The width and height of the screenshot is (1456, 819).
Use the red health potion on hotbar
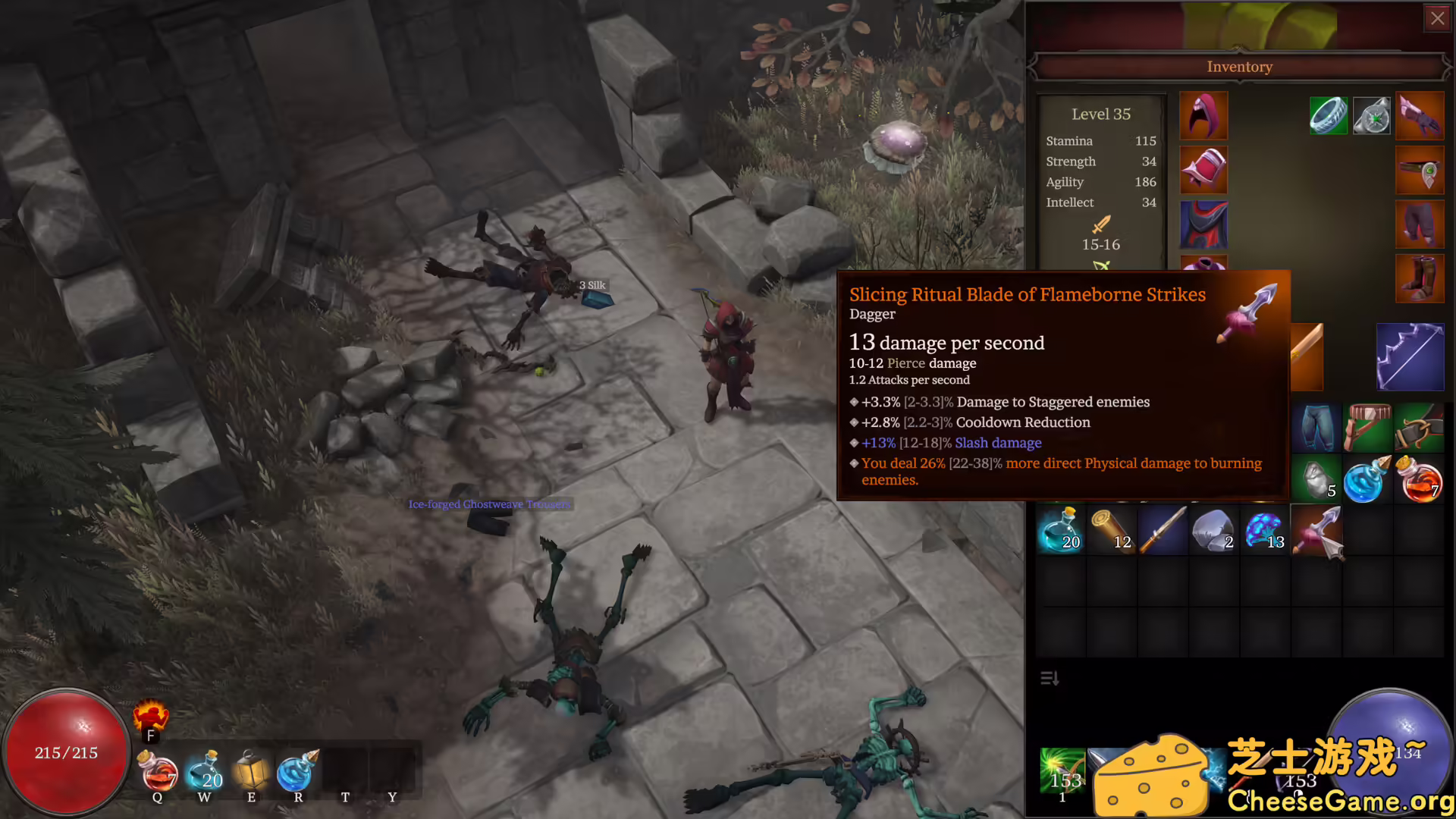click(158, 772)
